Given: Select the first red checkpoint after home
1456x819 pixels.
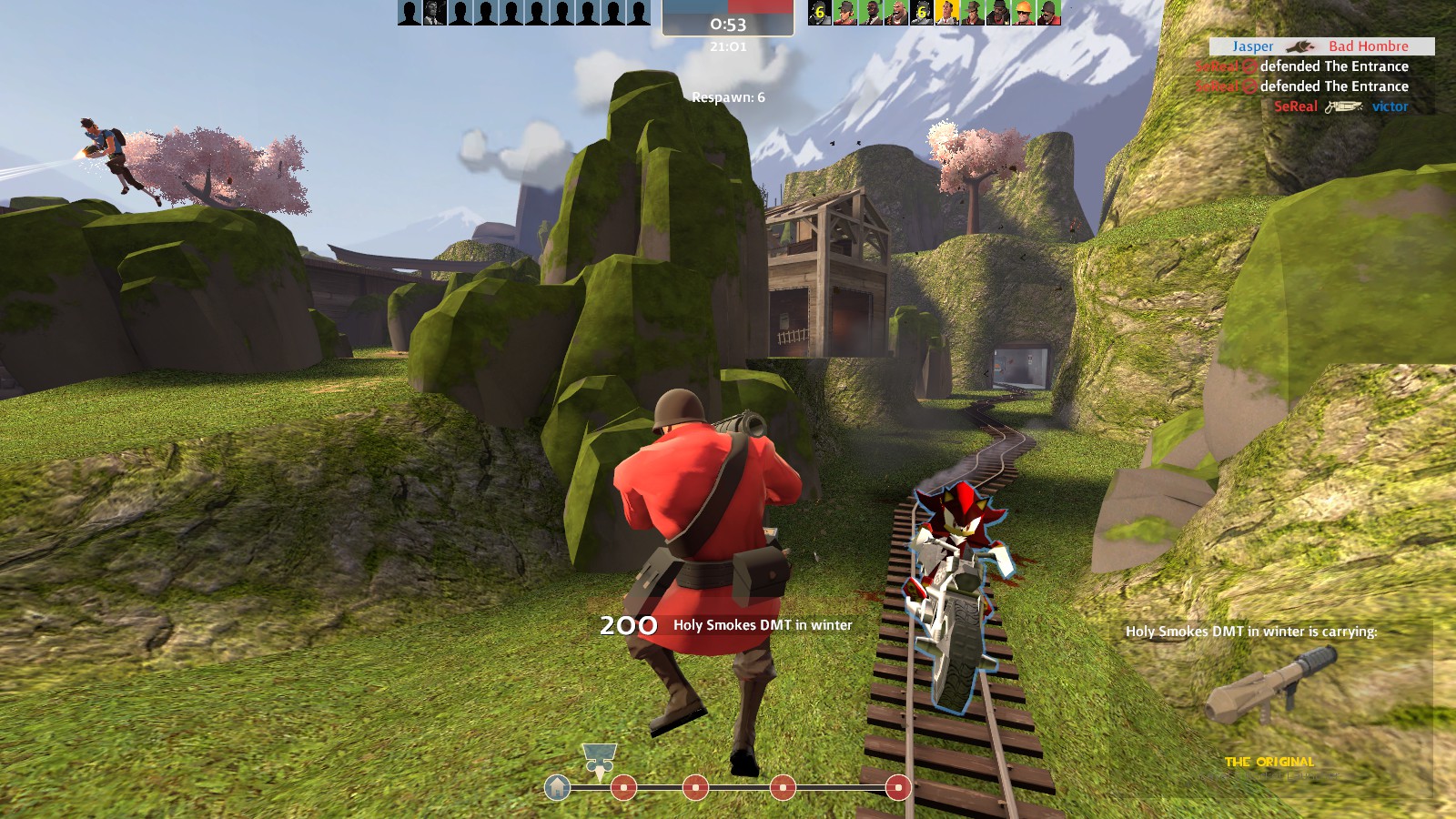Looking at the screenshot, I should [623, 787].
